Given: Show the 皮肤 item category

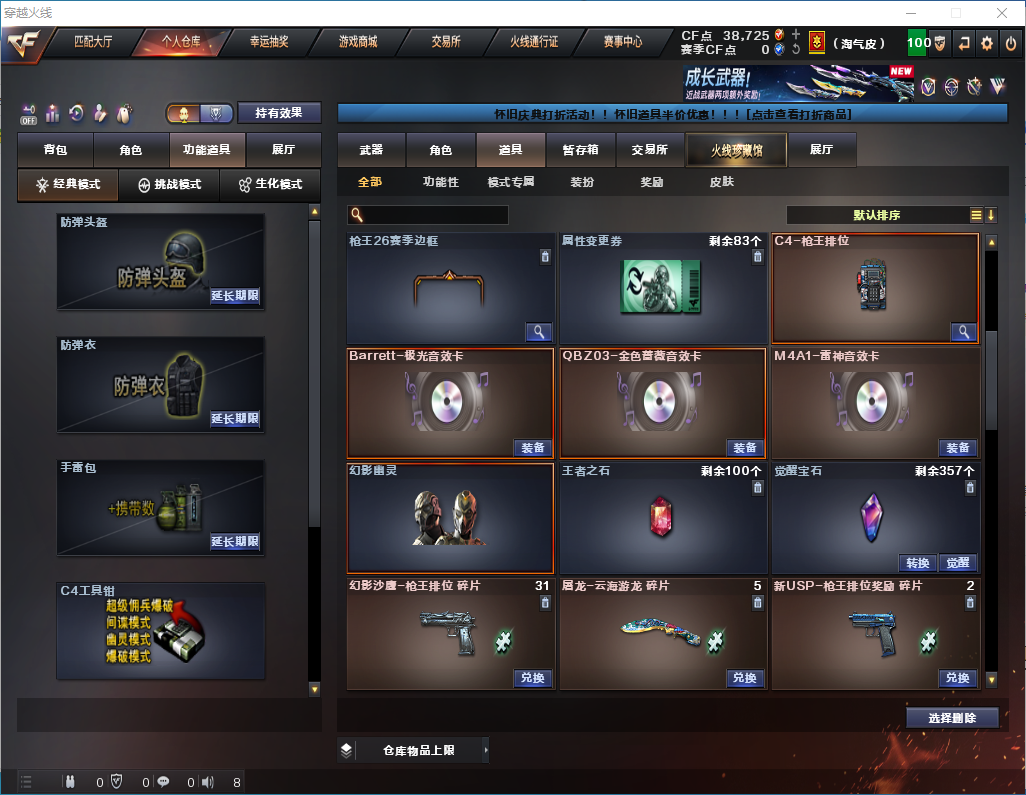Looking at the screenshot, I should 721,182.
